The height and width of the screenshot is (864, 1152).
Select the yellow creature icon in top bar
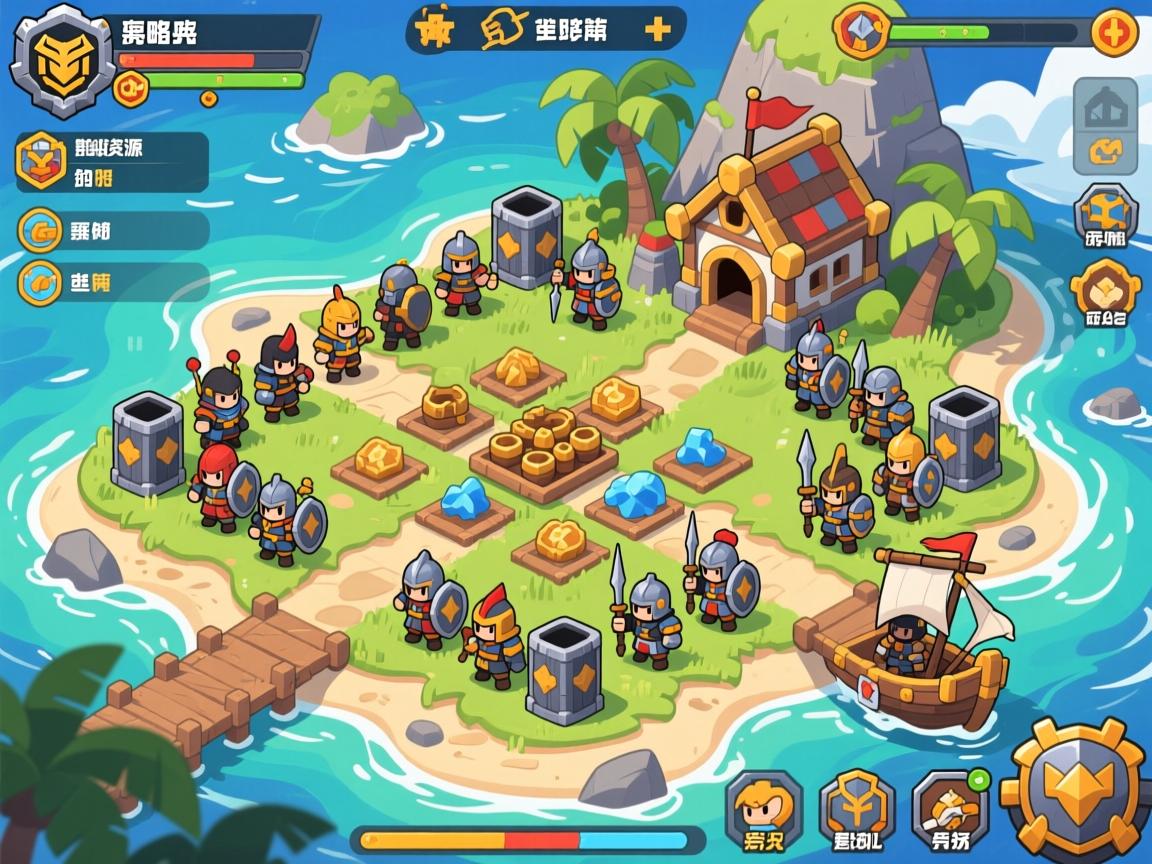point(433,31)
